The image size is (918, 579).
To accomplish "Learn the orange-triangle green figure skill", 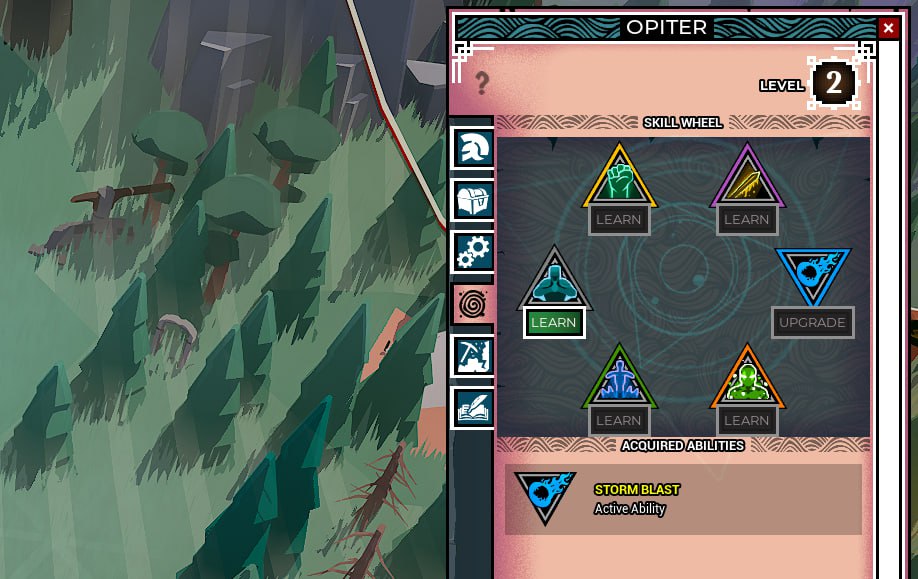I will pos(746,420).
